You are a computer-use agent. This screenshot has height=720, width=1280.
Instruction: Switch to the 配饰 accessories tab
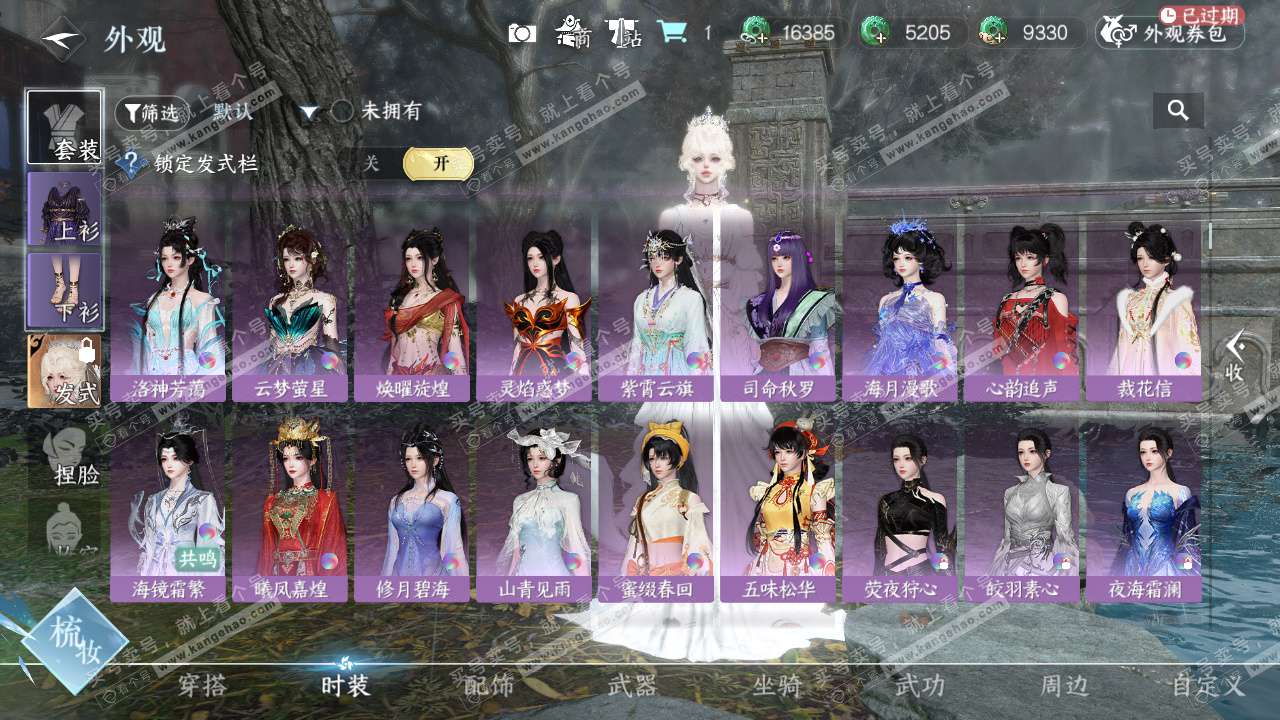[489, 686]
